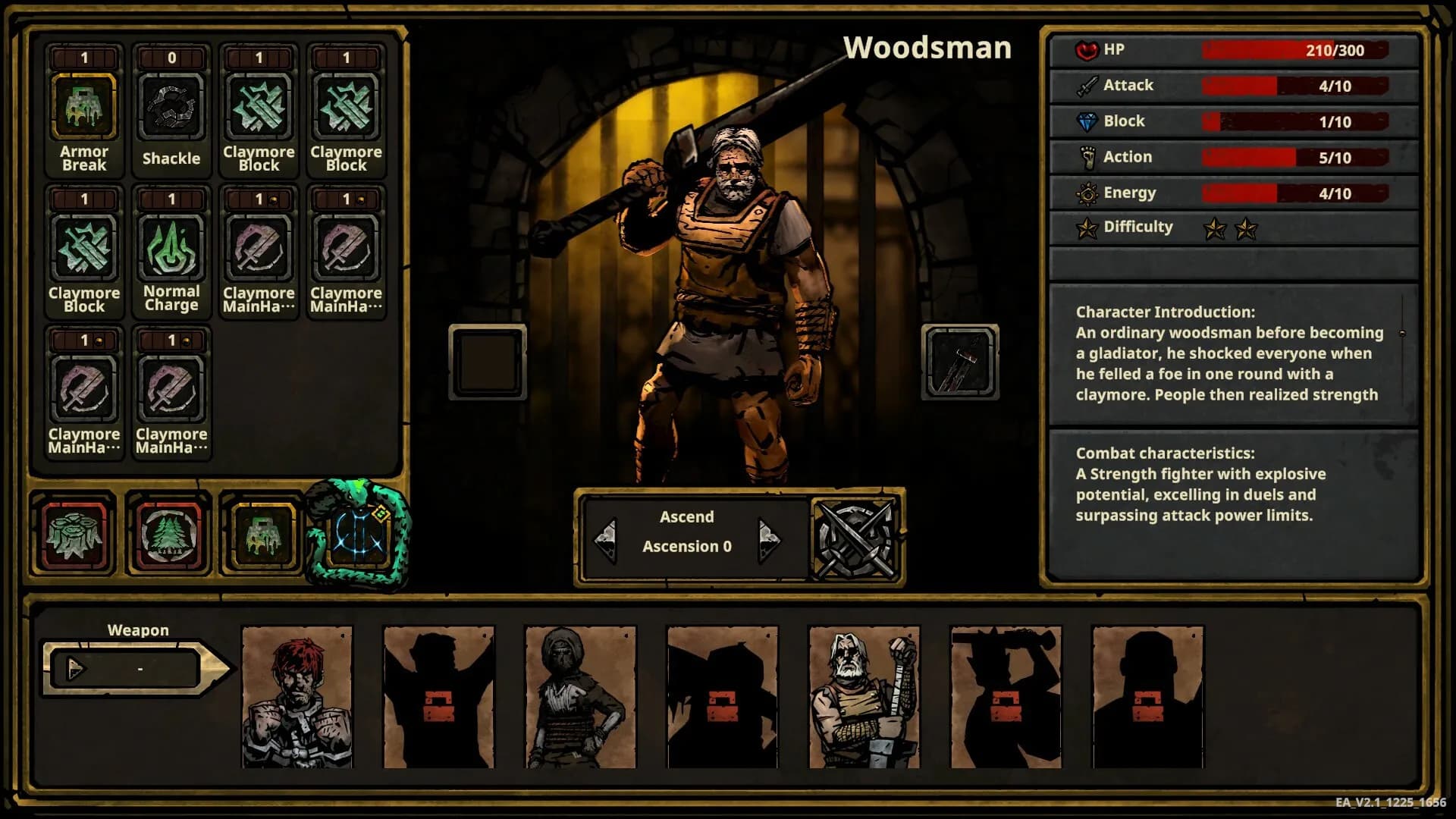This screenshot has height=819, width=1456.
Task: Select the white-haired Woodsman portrait
Action: (864, 697)
